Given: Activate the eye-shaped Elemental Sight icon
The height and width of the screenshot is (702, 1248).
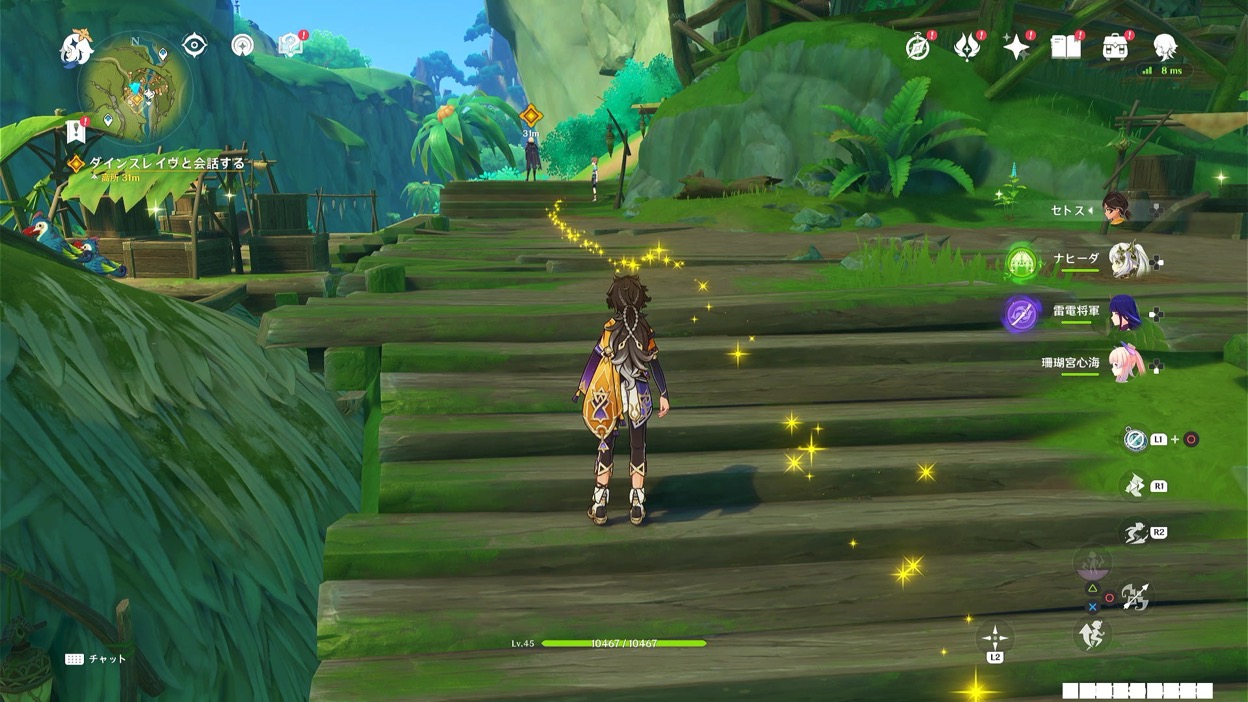Looking at the screenshot, I should click(x=194, y=45).
